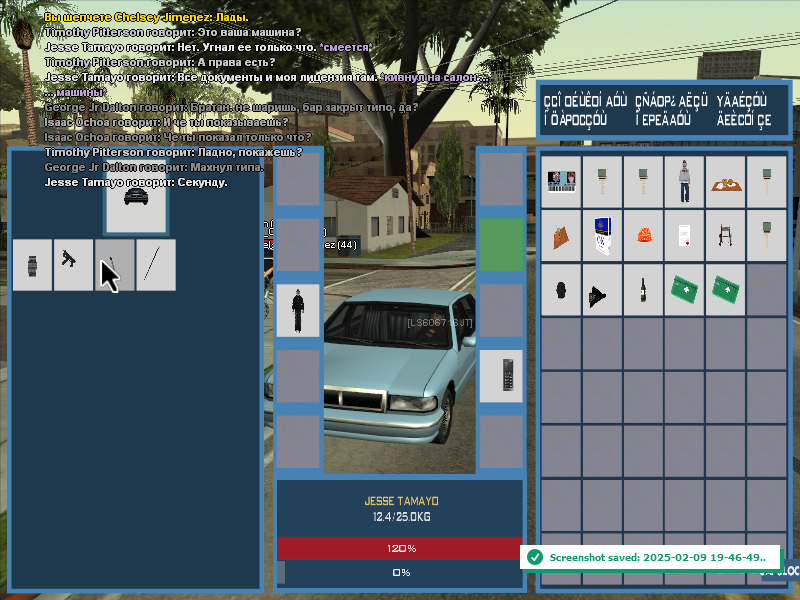Click the green highlighted equipment slot
This screenshot has width=800, height=600.
point(501,245)
